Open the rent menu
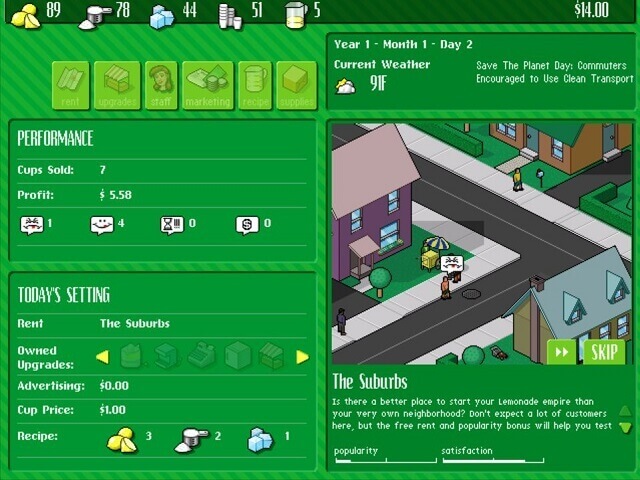 coord(71,85)
